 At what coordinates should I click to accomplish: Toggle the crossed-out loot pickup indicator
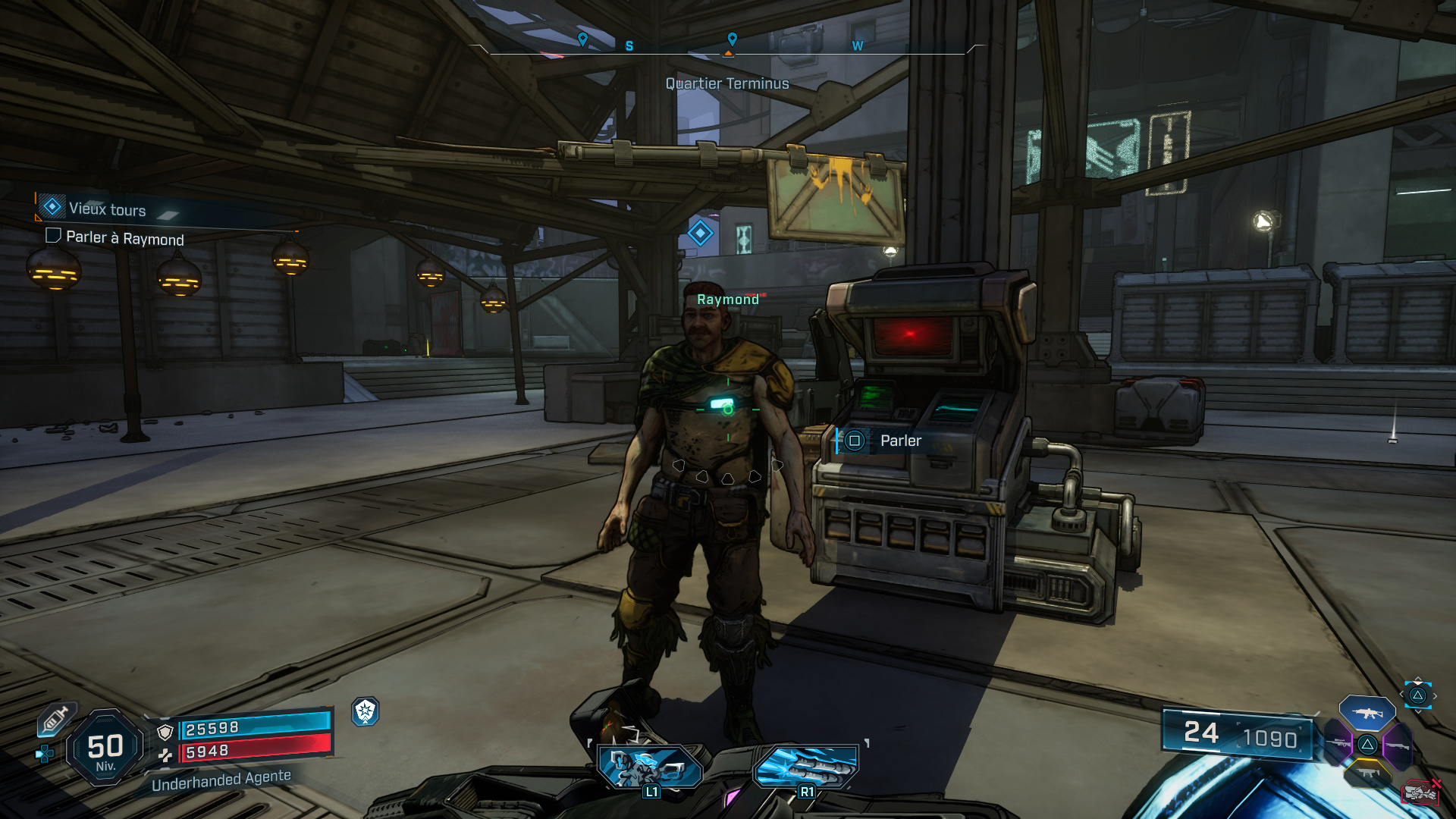1420,793
